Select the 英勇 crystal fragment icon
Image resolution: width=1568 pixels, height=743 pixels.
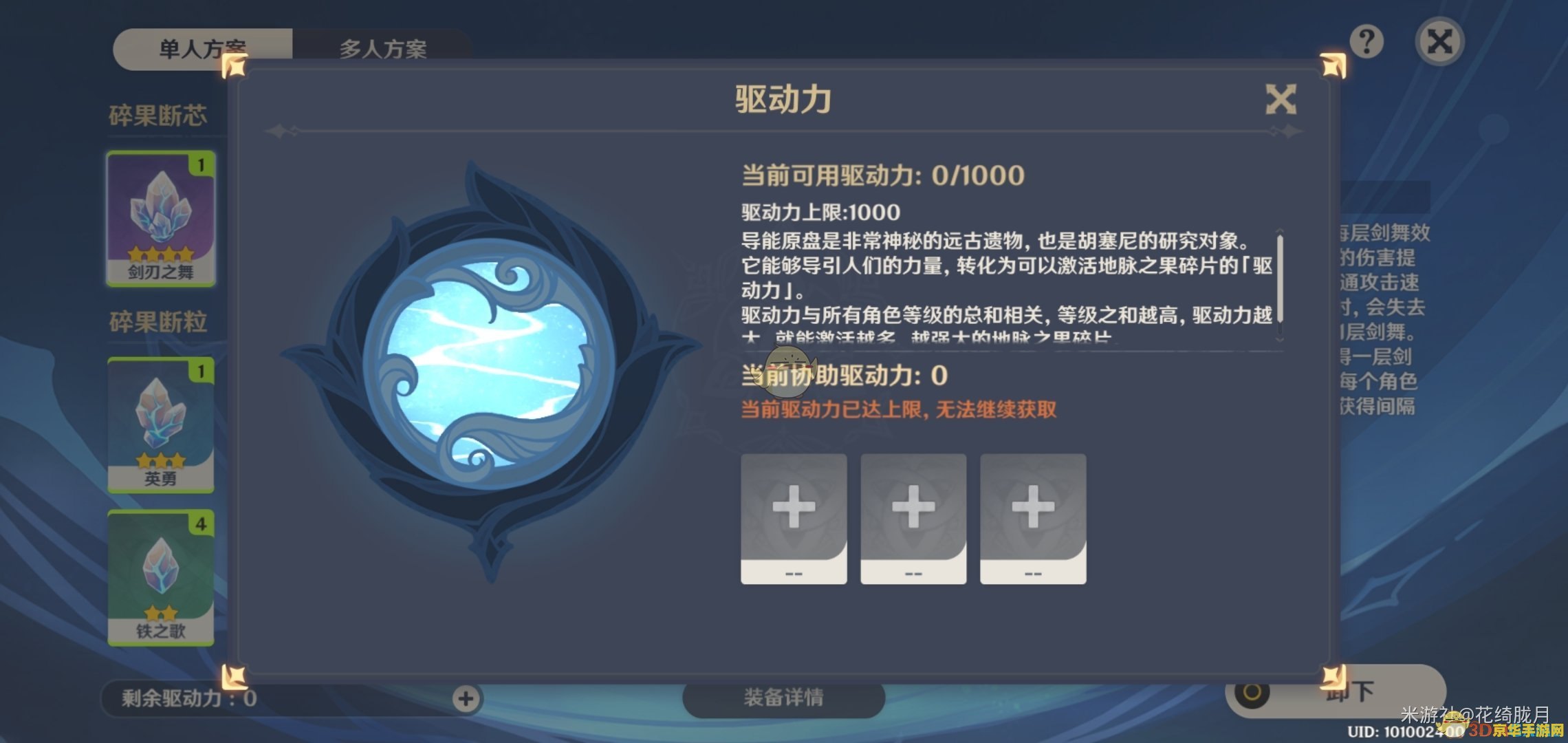[160, 423]
